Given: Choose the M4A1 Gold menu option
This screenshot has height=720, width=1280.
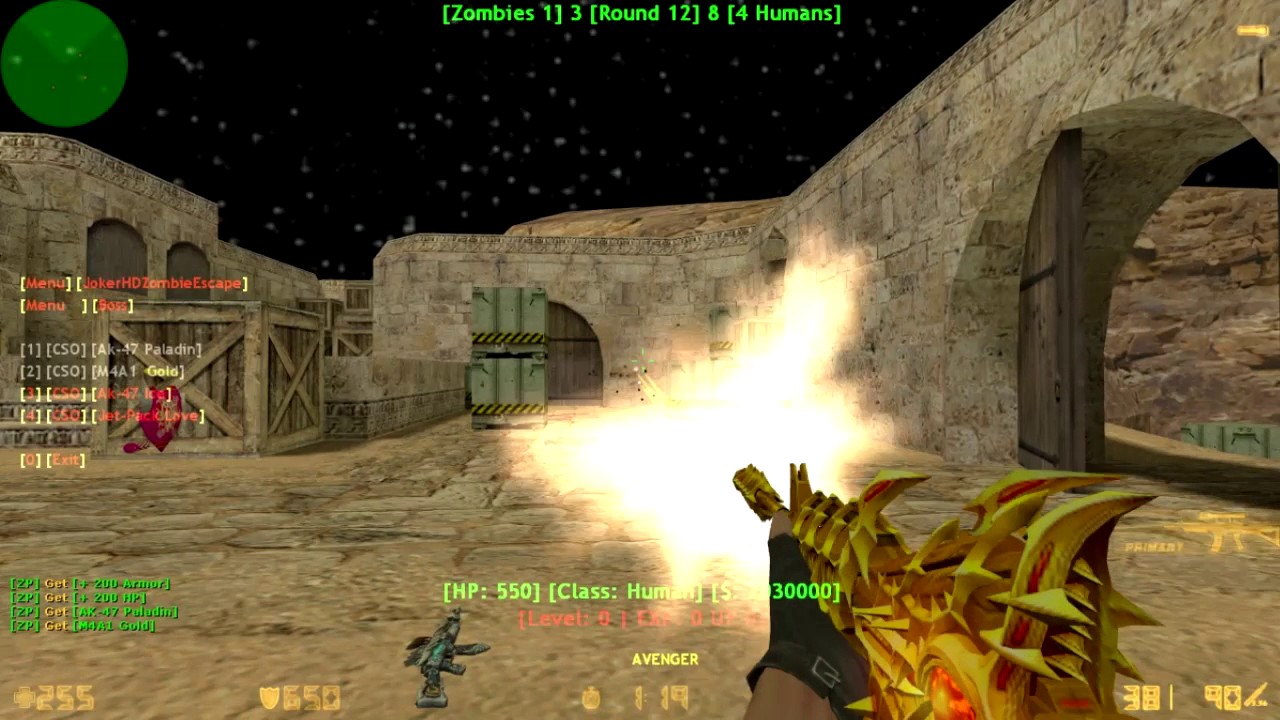Looking at the screenshot, I should point(102,372).
